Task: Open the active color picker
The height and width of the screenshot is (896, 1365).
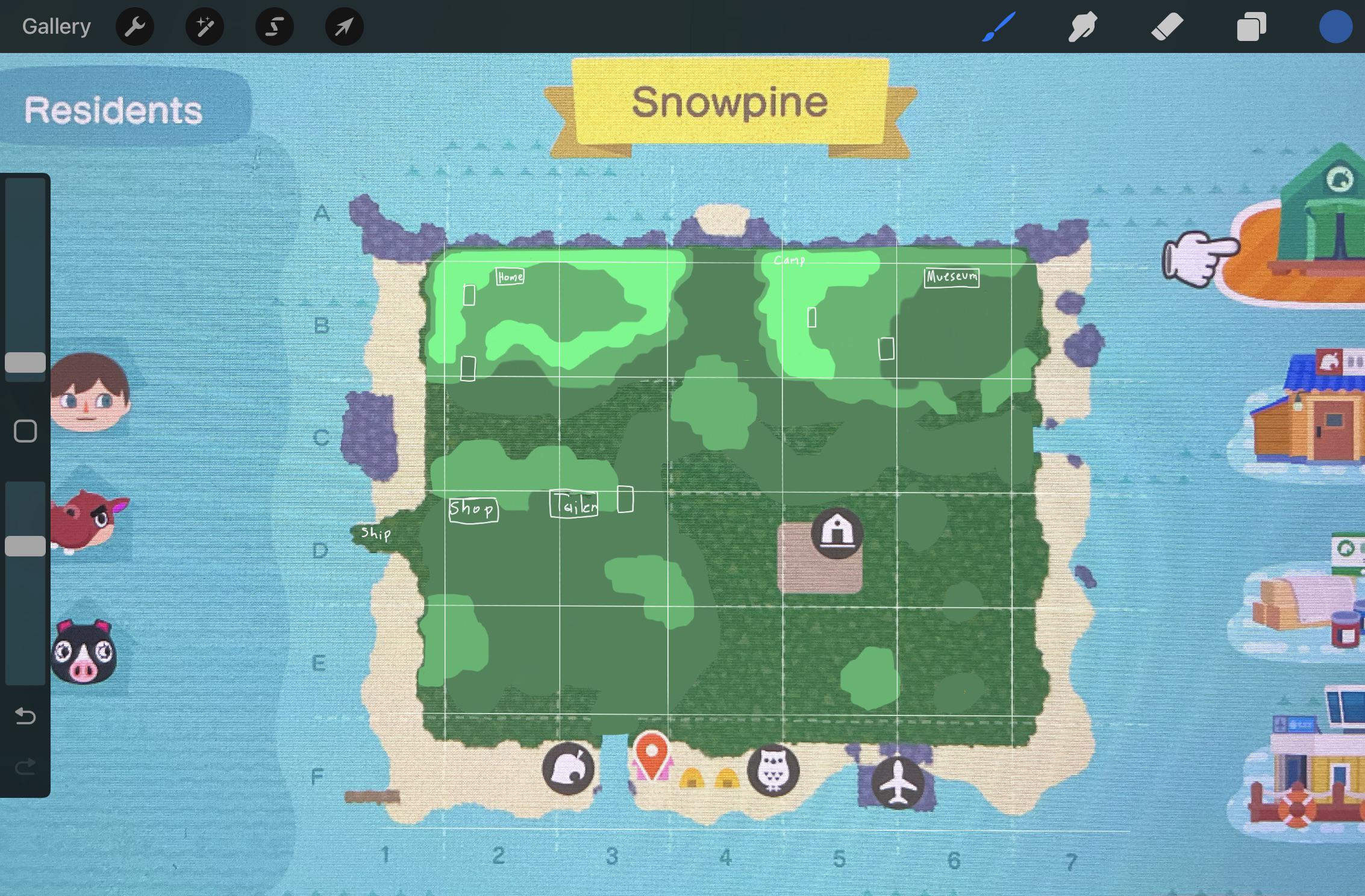Action: click(1334, 26)
